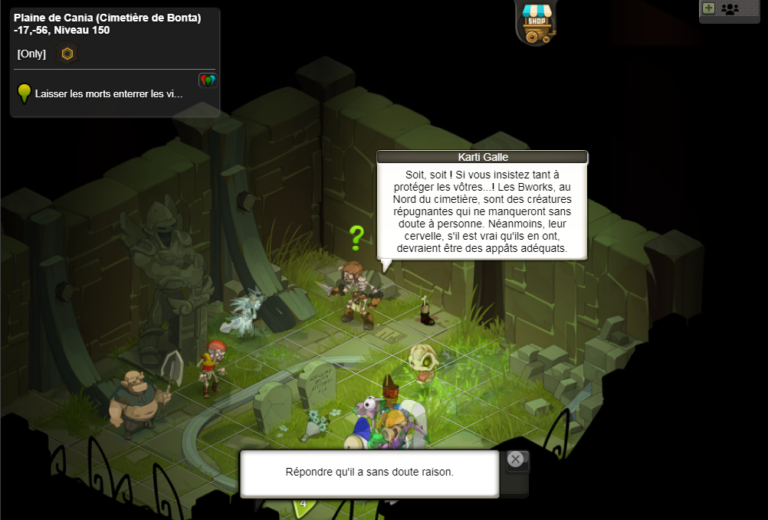Open the party members icon

730,9
